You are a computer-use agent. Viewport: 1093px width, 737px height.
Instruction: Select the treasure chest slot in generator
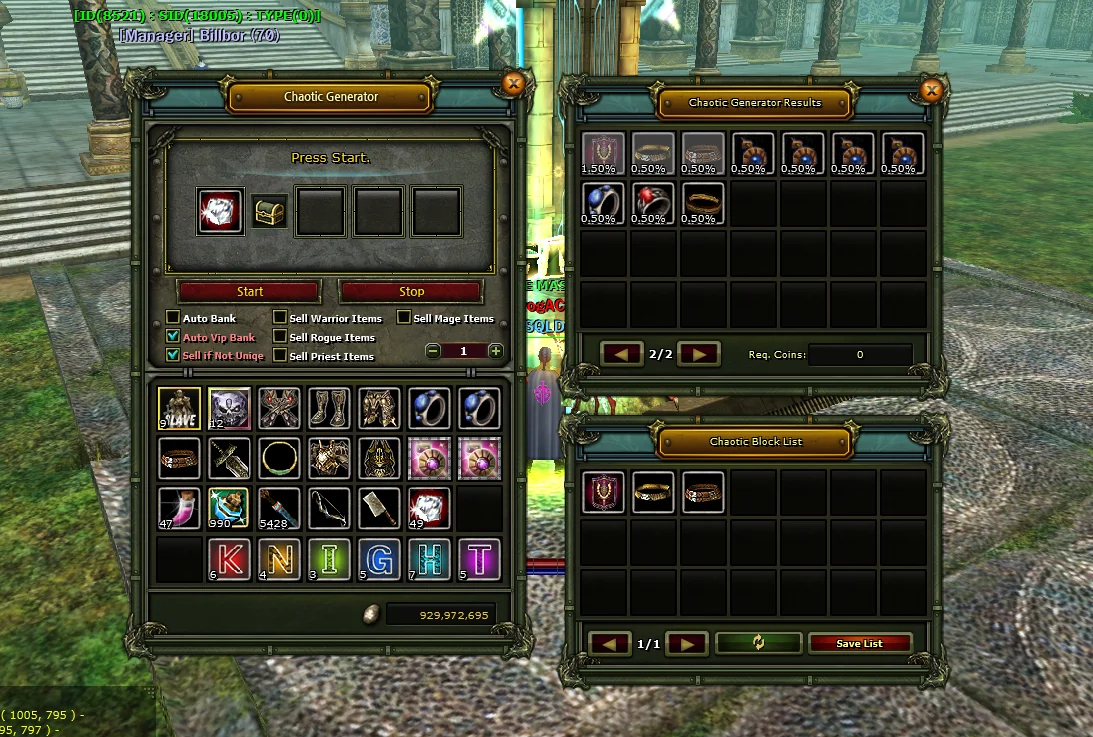click(268, 211)
